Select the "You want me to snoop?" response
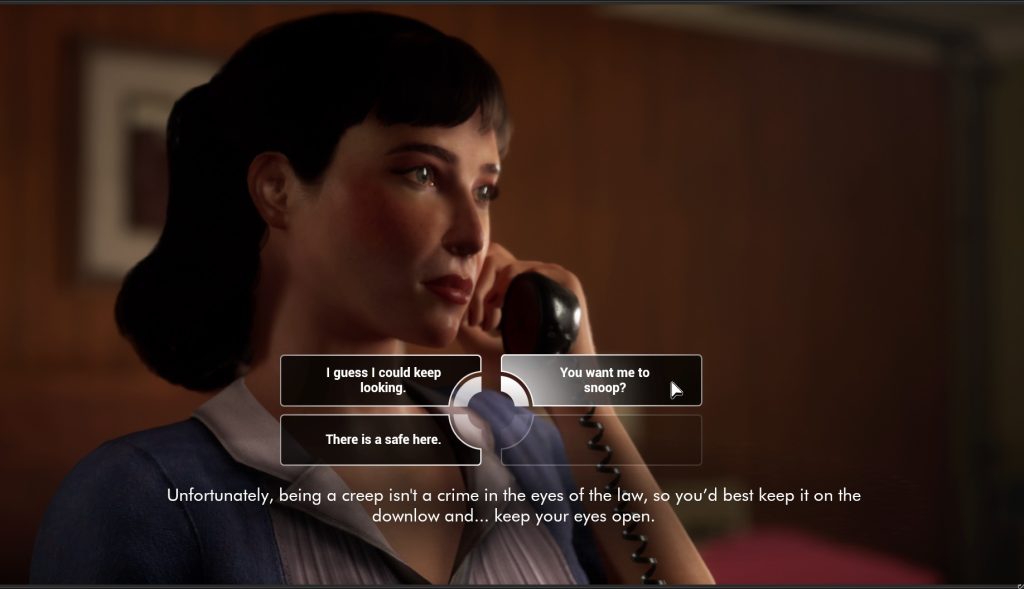1024x589 pixels. click(603, 380)
